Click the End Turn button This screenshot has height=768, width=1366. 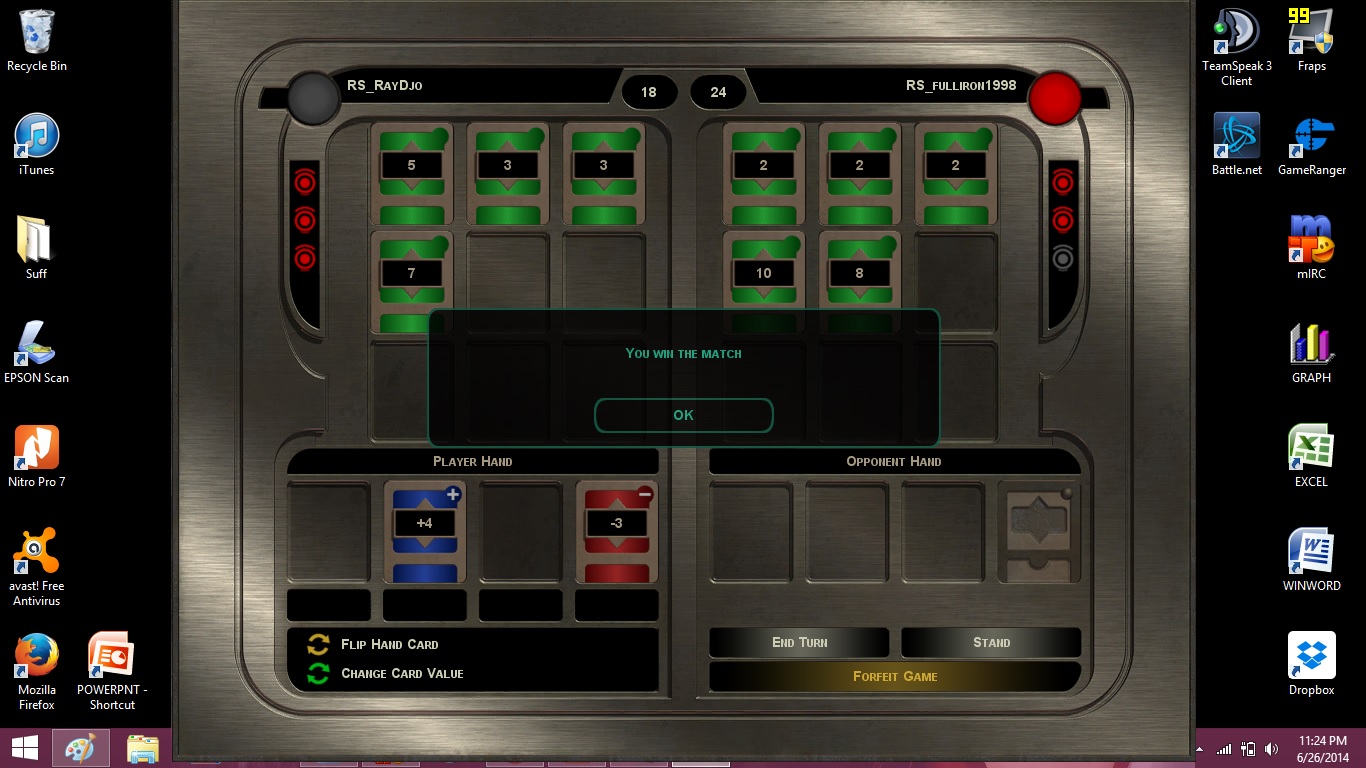[799, 643]
